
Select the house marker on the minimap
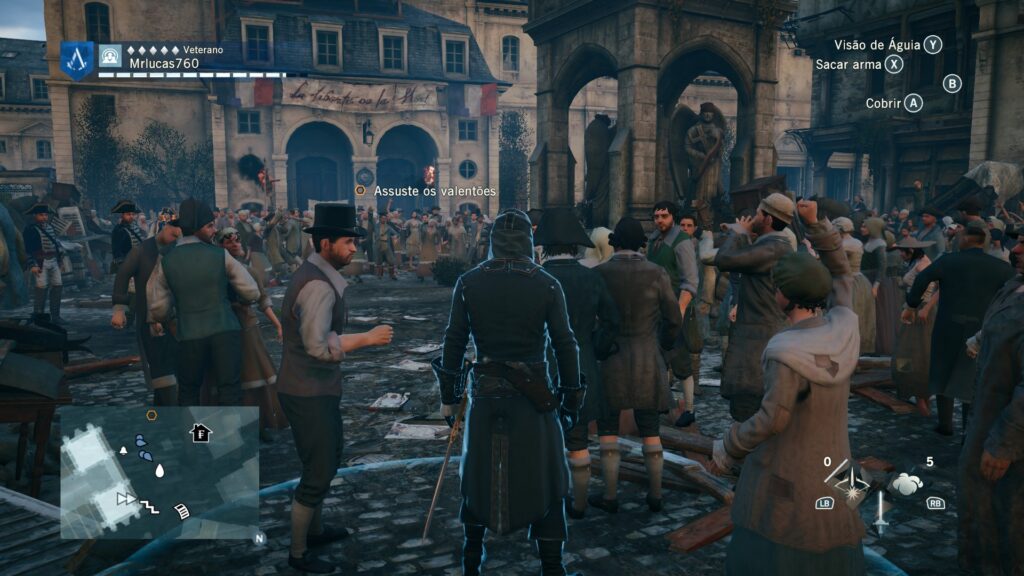click(201, 433)
